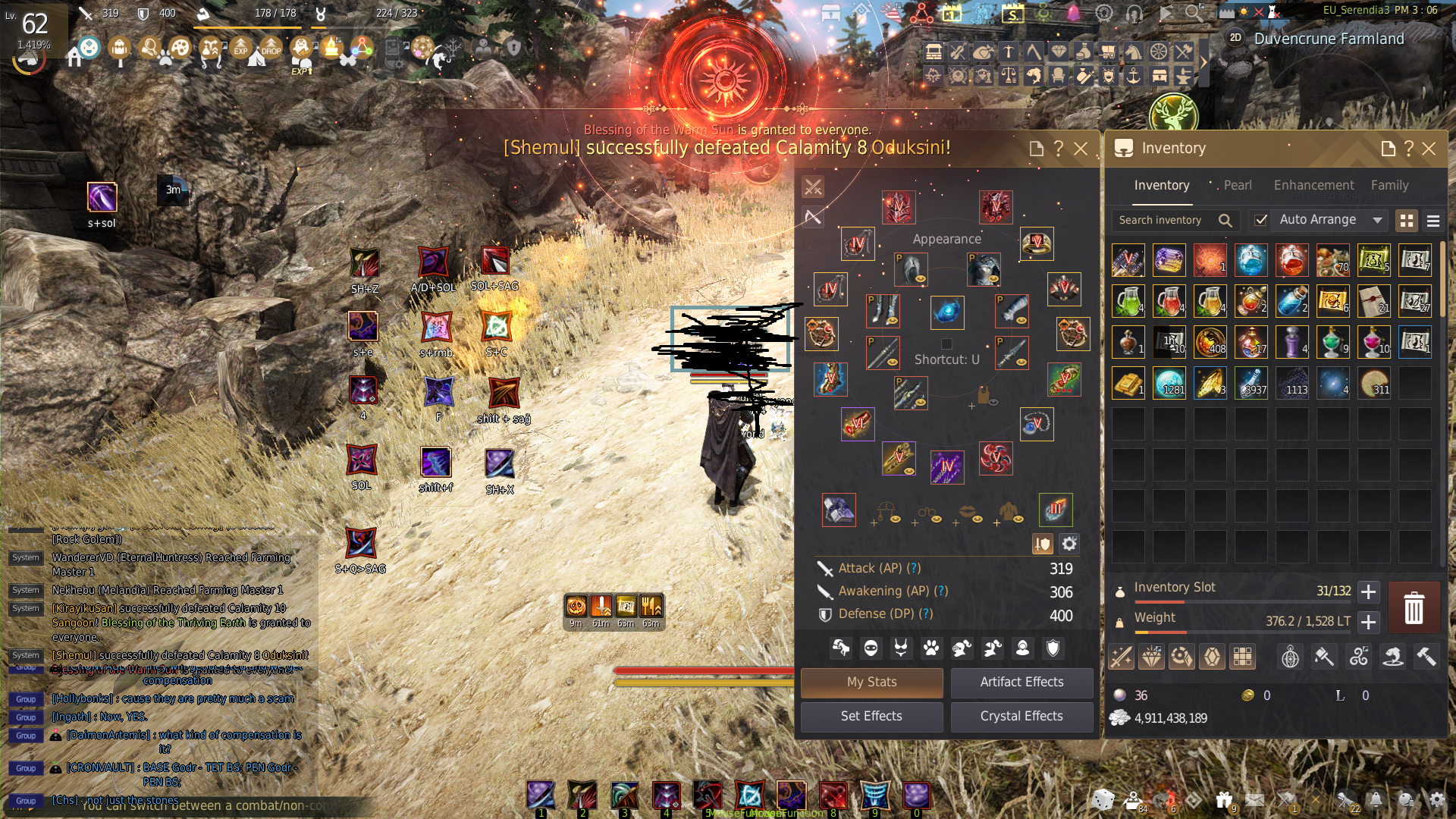
Task: Select the gold bar item slot
Action: click(1128, 383)
